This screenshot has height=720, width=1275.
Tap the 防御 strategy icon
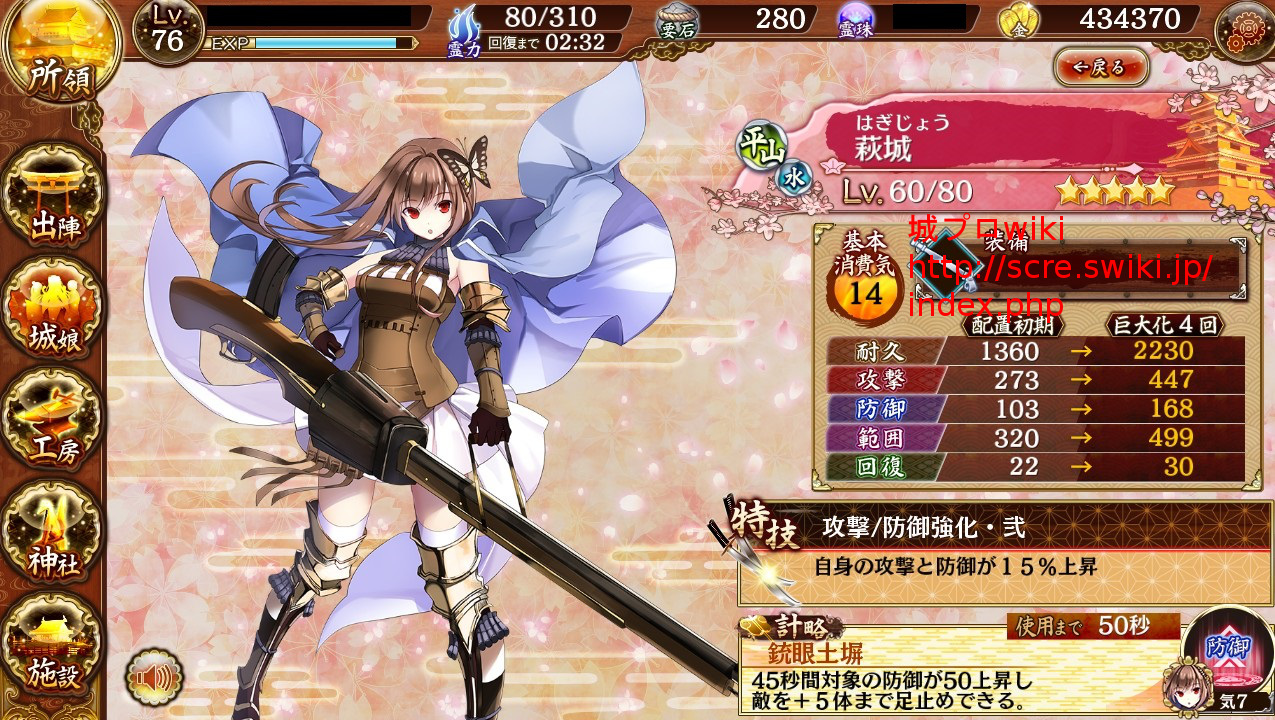[x=1226, y=650]
